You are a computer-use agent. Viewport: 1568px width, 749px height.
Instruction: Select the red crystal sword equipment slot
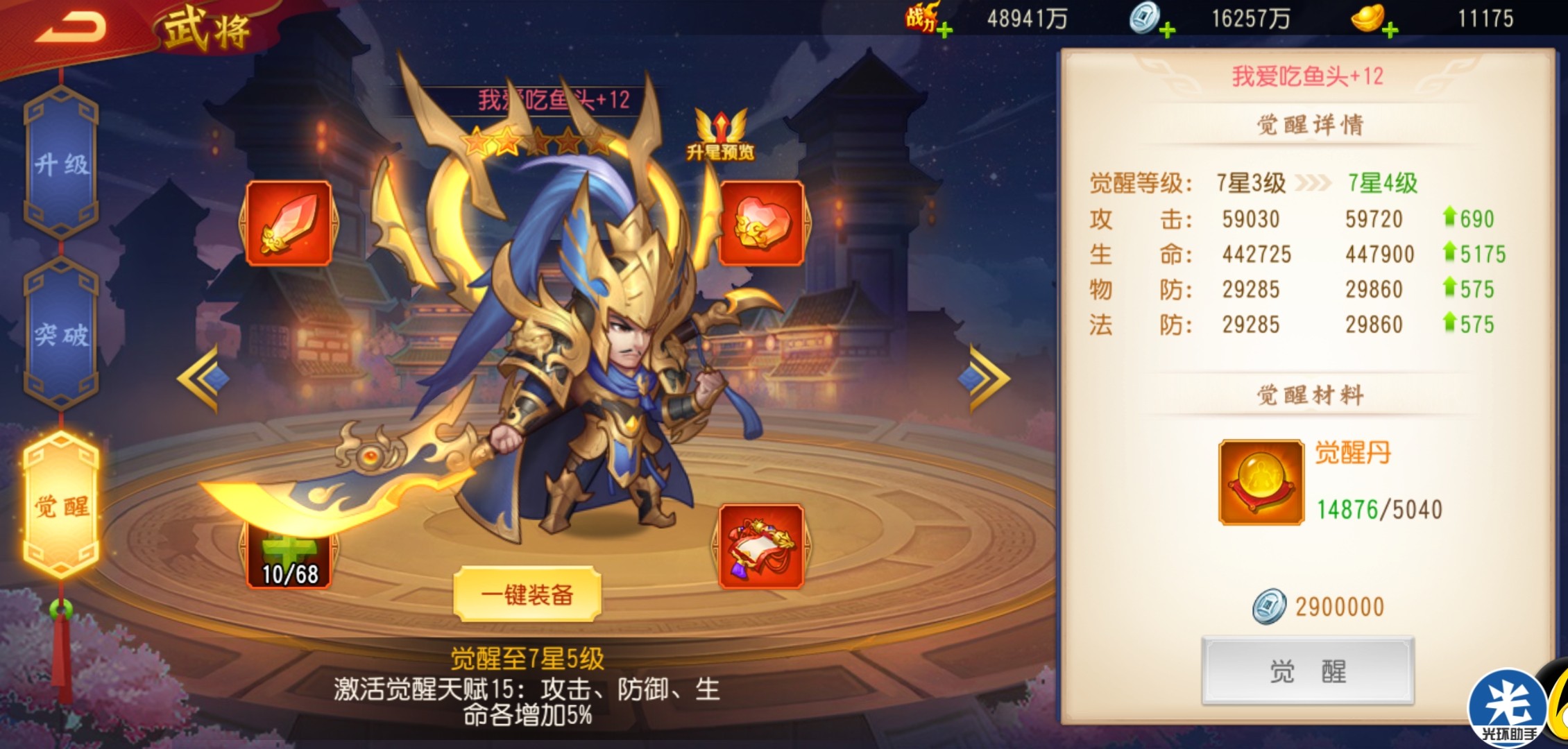[289, 223]
